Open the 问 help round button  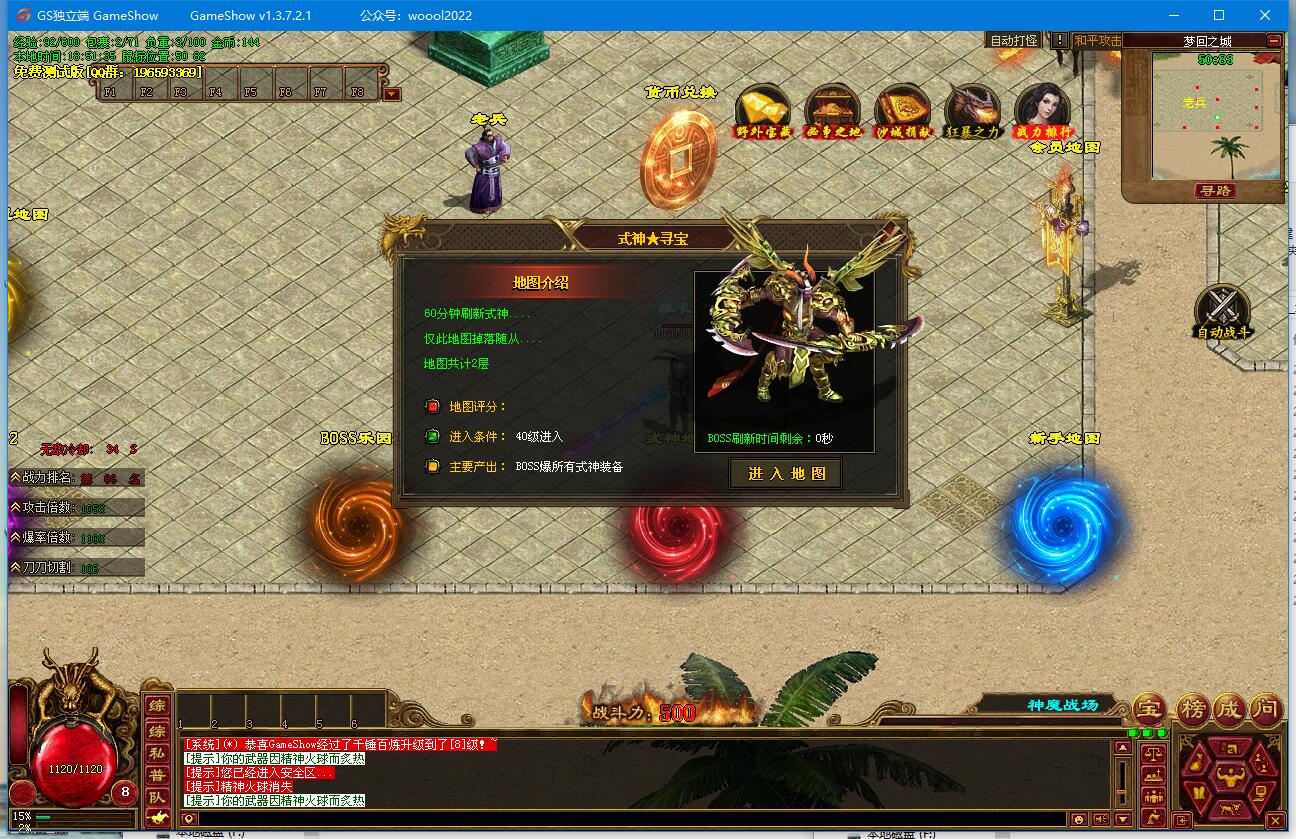[x=1266, y=709]
